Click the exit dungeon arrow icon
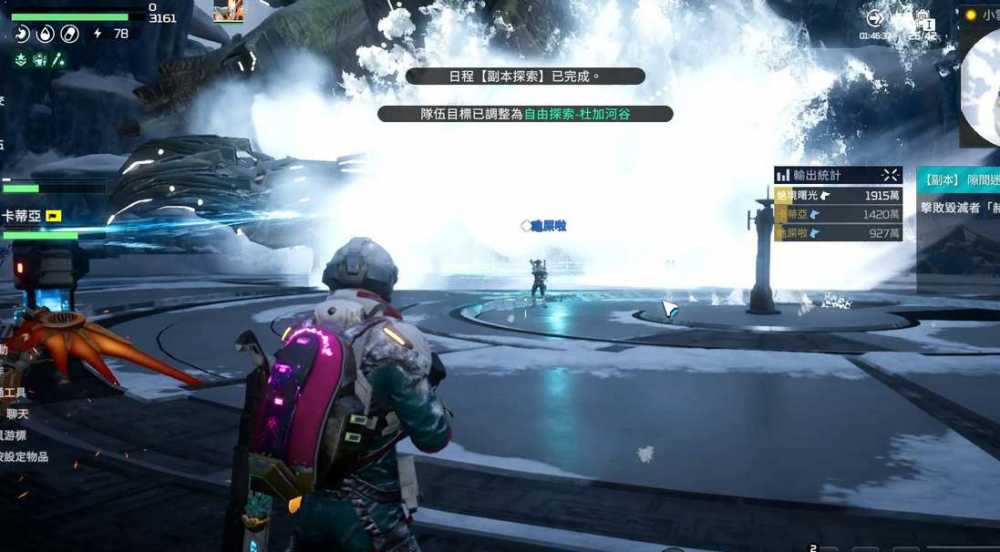This screenshot has width=1000, height=552. [875, 17]
